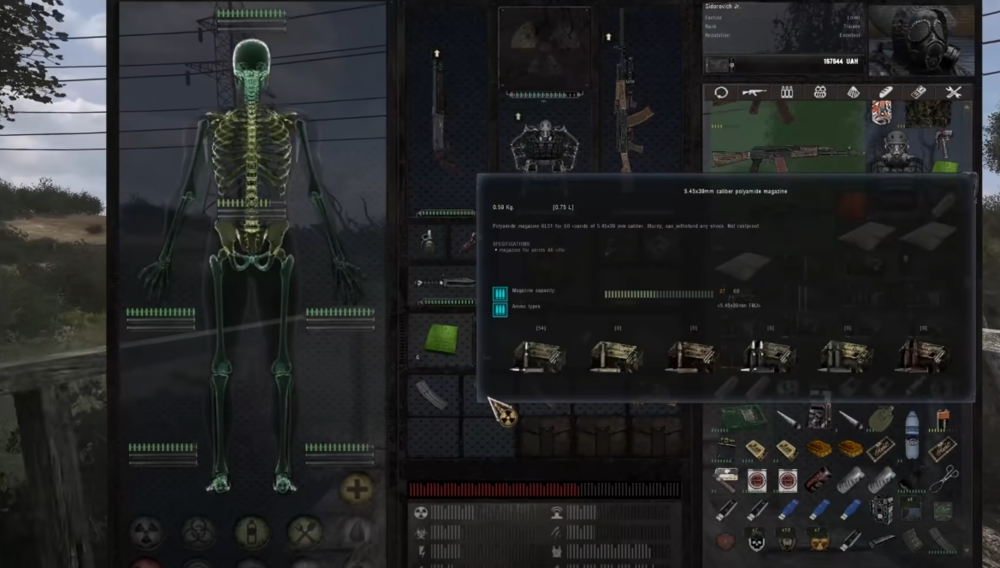Click the crossed tools button below skeleton
This screenshot has width=1000, height=568.
click(x=305, y=531)
